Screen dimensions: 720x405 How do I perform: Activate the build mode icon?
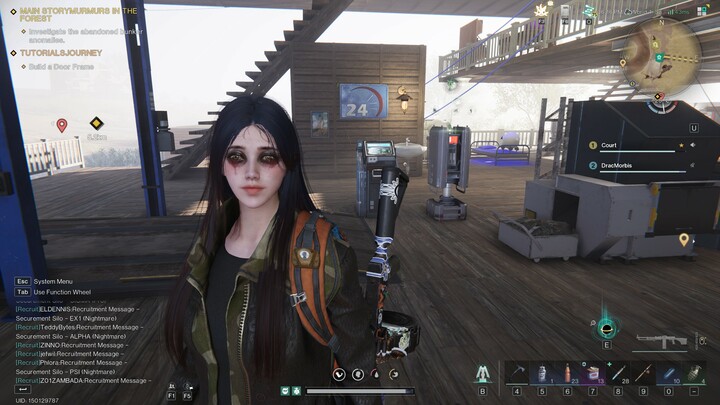483,373
